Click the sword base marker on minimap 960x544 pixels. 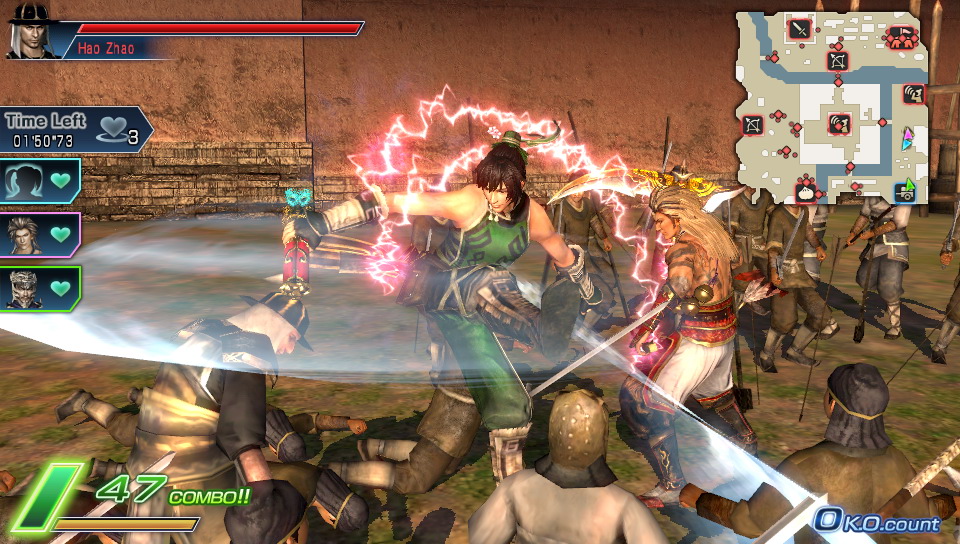tap(799, 29)
